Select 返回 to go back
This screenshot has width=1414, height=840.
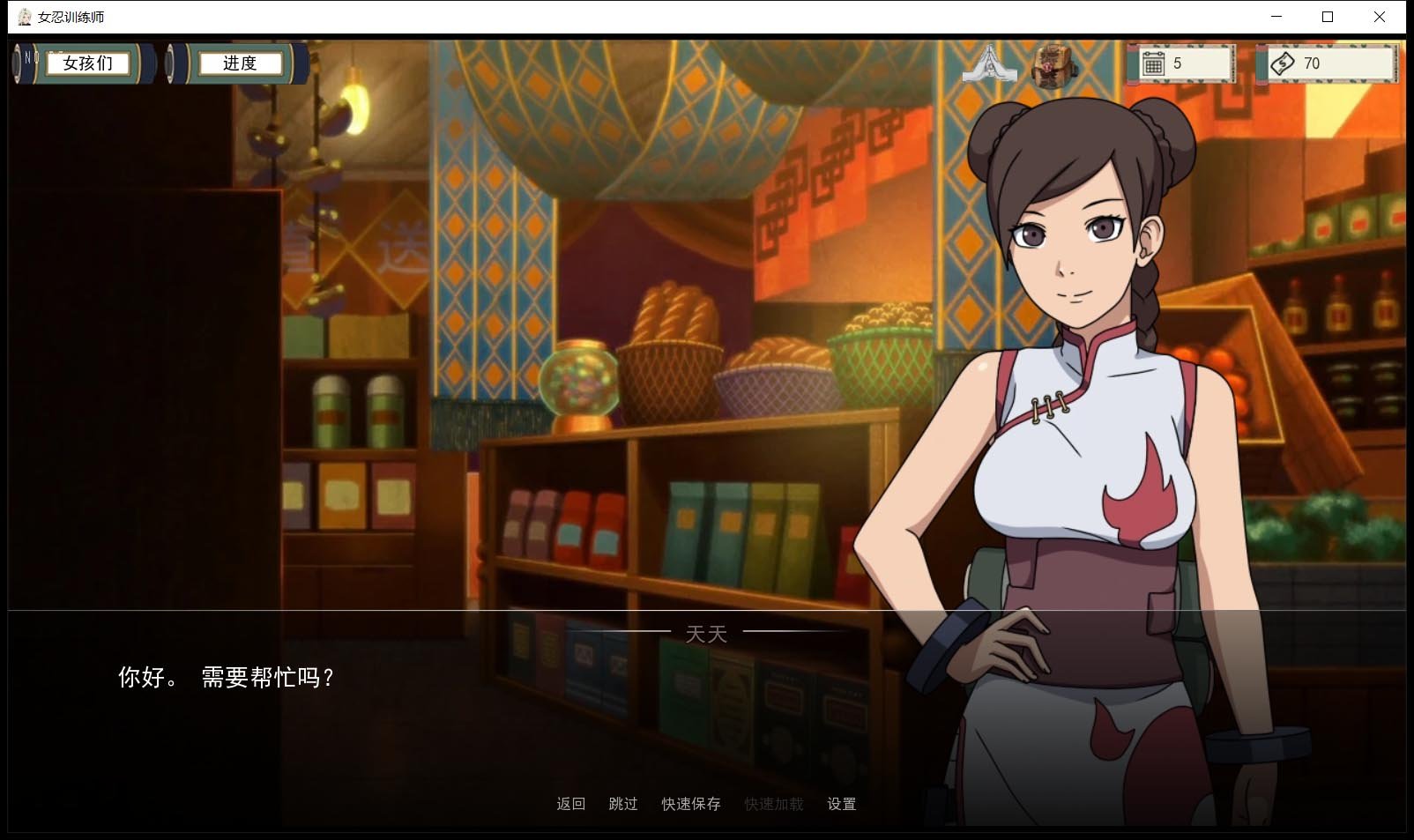(x=569, y=803)
